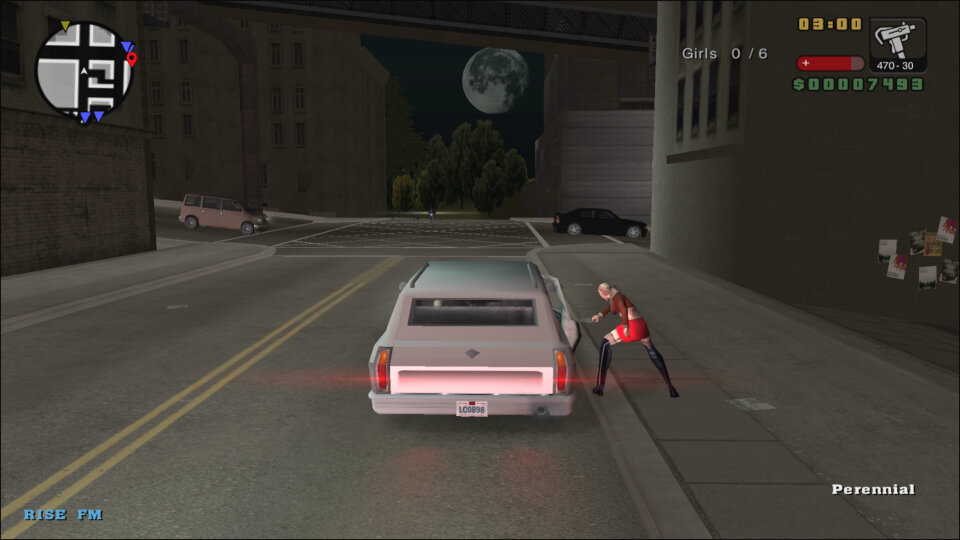Open the circular radar minimap
The width and height of the screenshot is (960, 540).
(84, 70)
